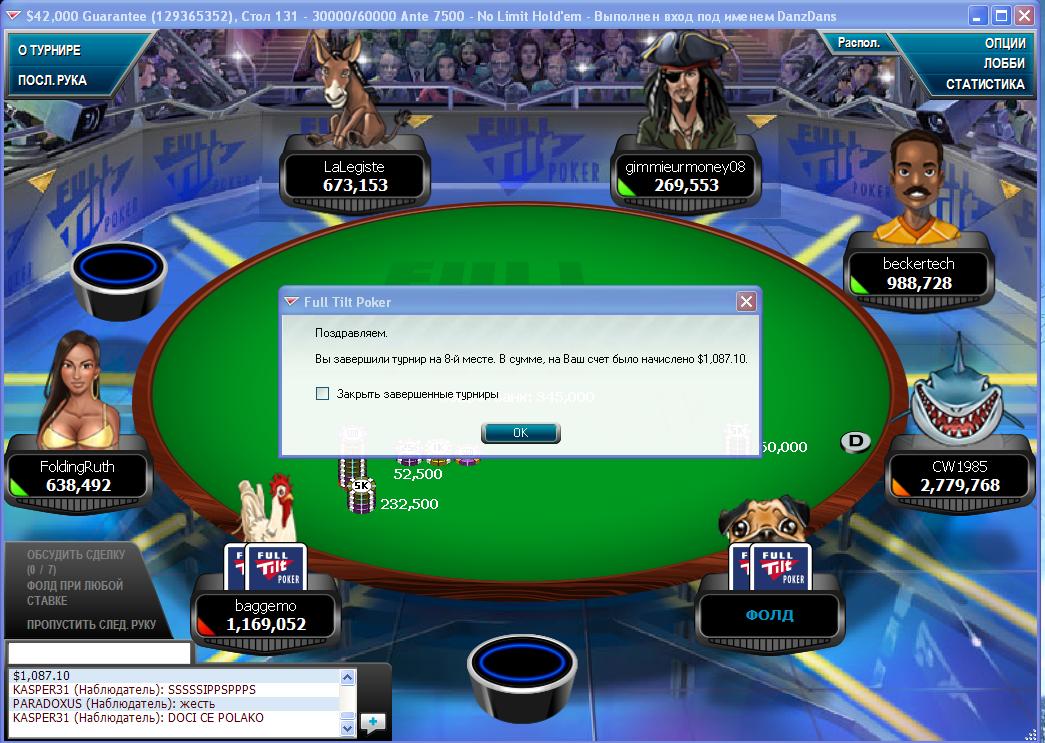Select player baggemo's name plate
Image resolution: width=1045 pixels, height=743 pixels.
click(x=264, y=615)
